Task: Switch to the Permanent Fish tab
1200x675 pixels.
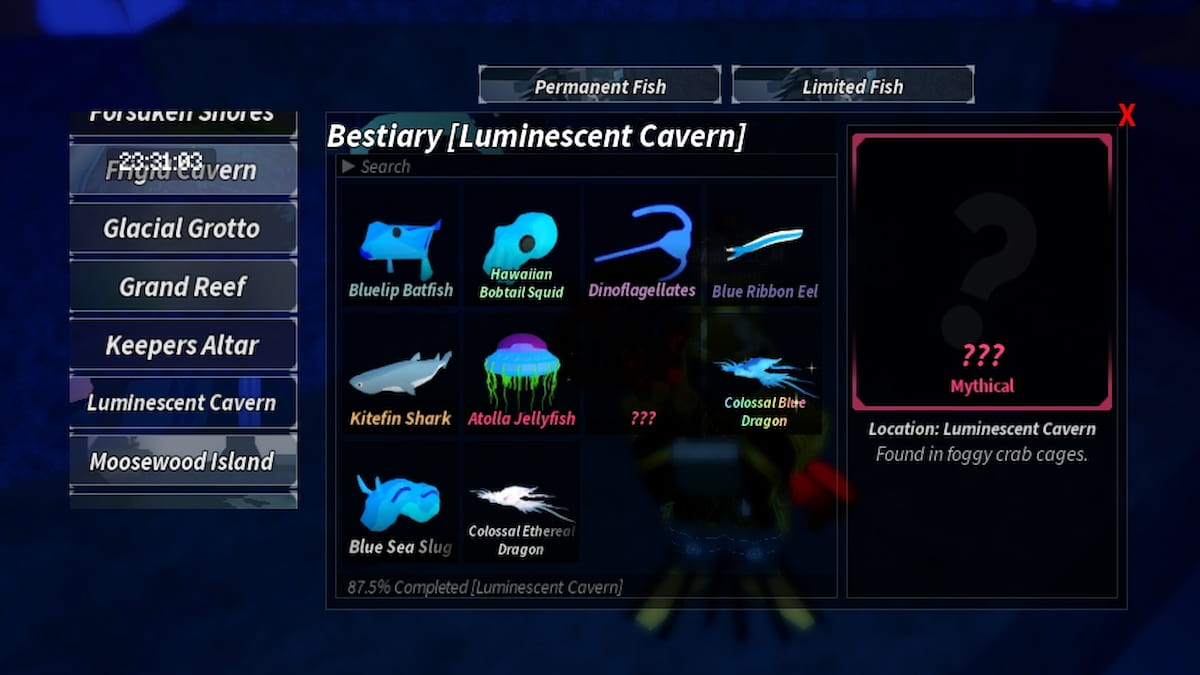Action: click(599, 86)
